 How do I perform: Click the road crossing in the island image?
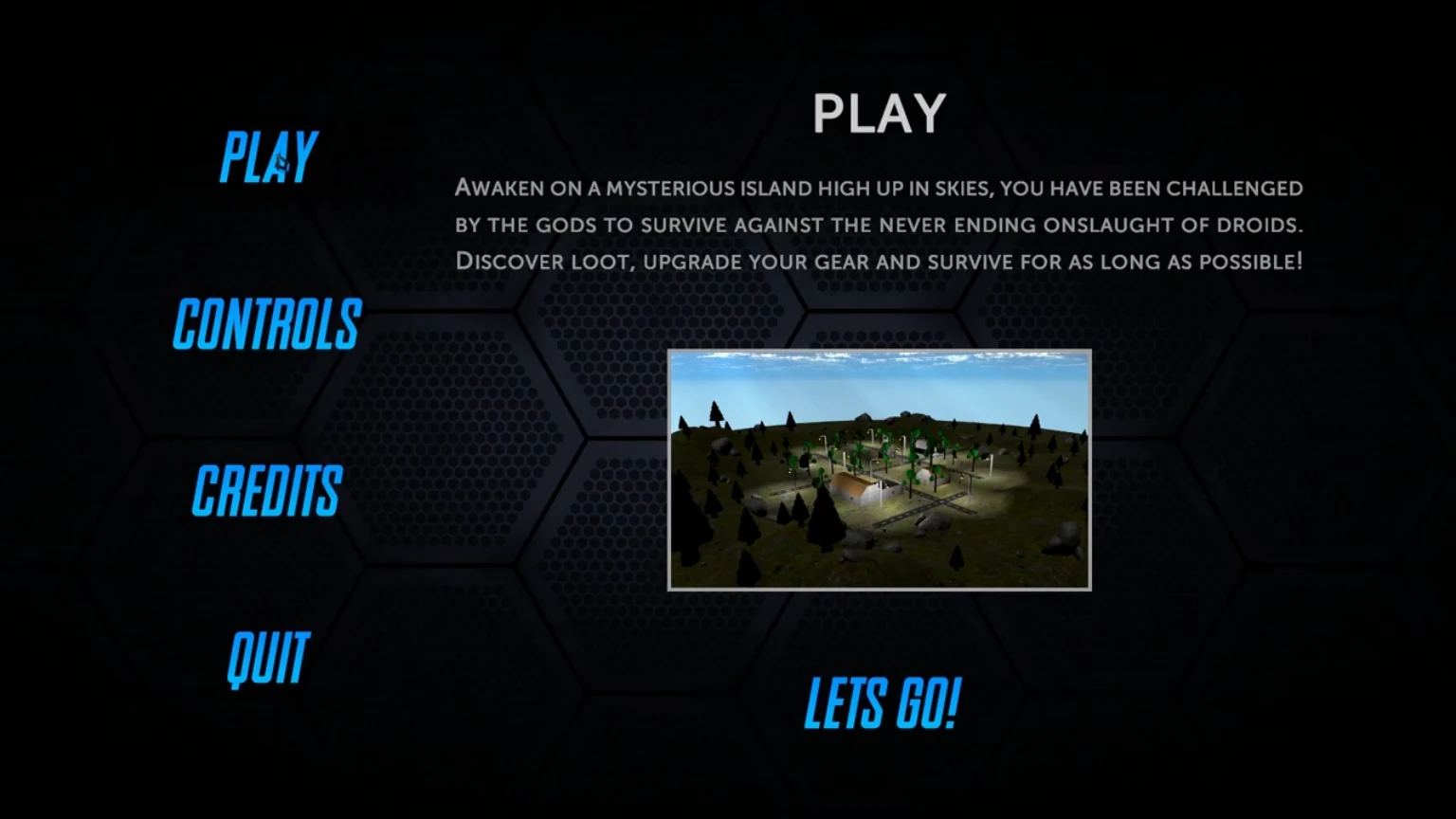point(945,500)
